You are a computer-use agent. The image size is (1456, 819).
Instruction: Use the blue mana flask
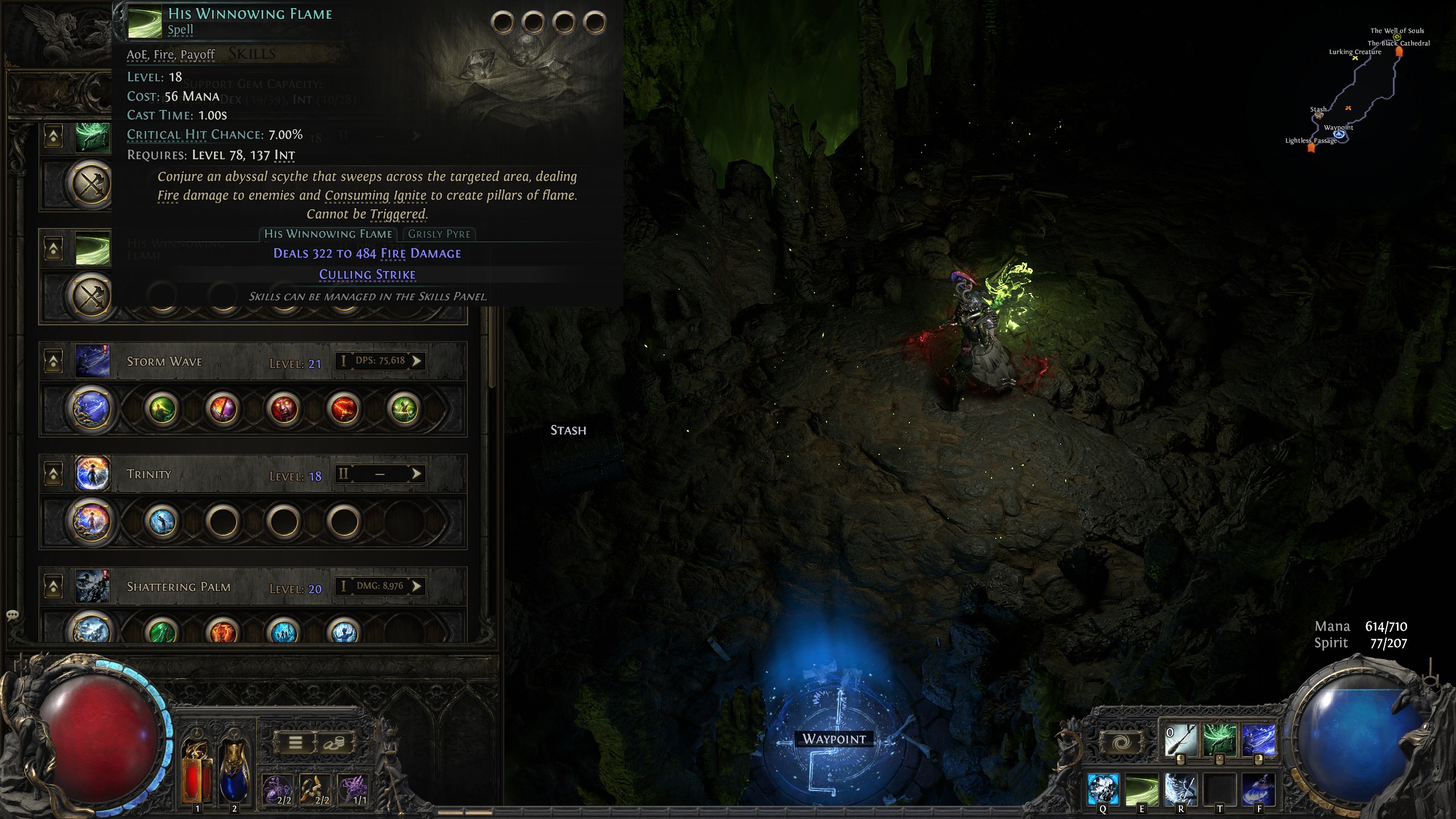[234, 771]
